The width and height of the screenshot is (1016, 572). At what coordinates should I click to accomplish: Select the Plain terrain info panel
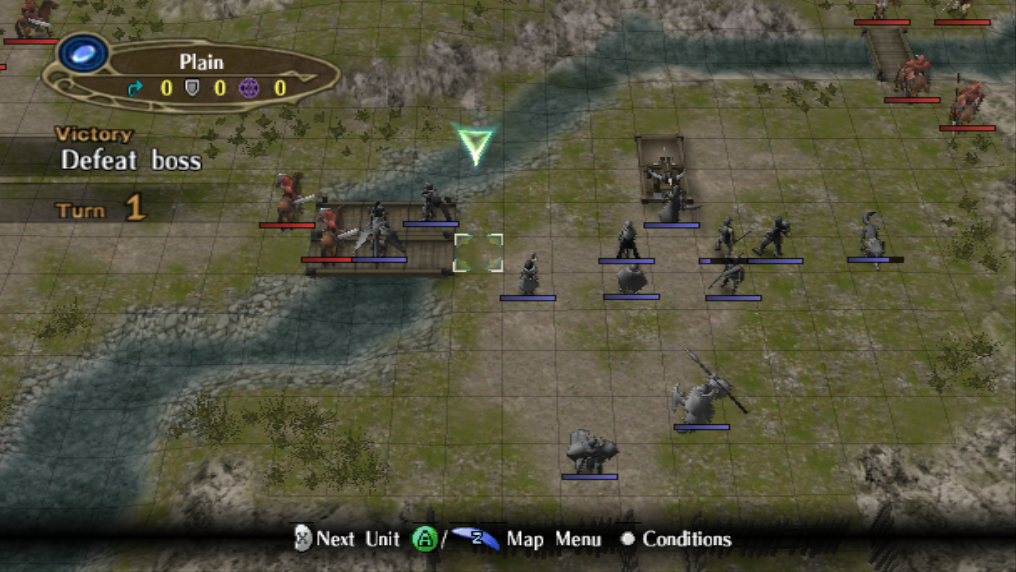coord(200,75)
